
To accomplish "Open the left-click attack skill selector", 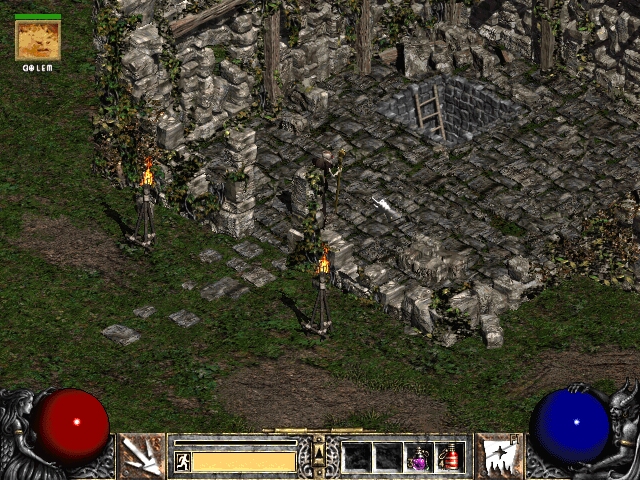I will pyautogui.click(x=142, y=455).
